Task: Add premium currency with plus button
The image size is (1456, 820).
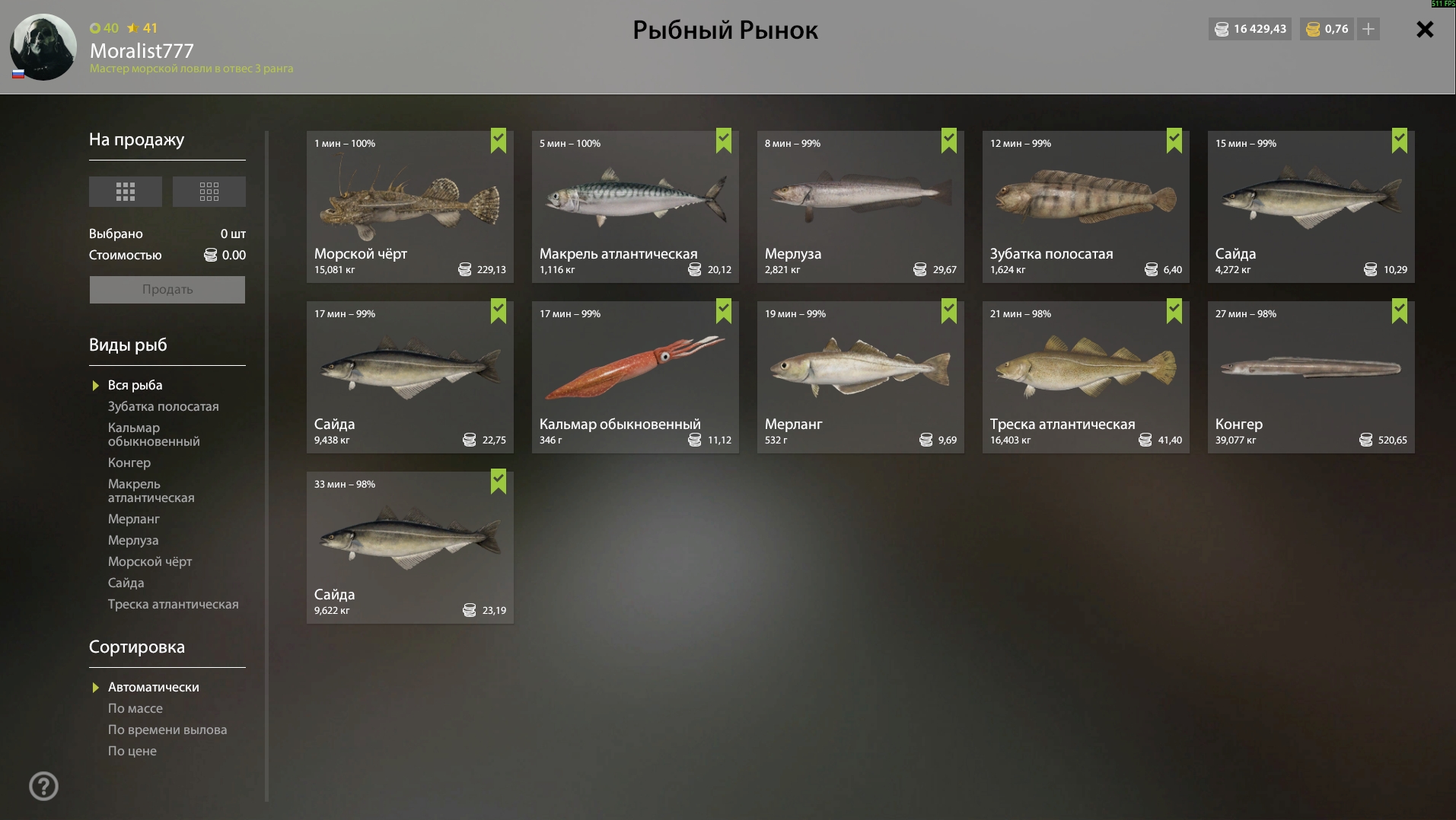Action: tap(1368, 29)
